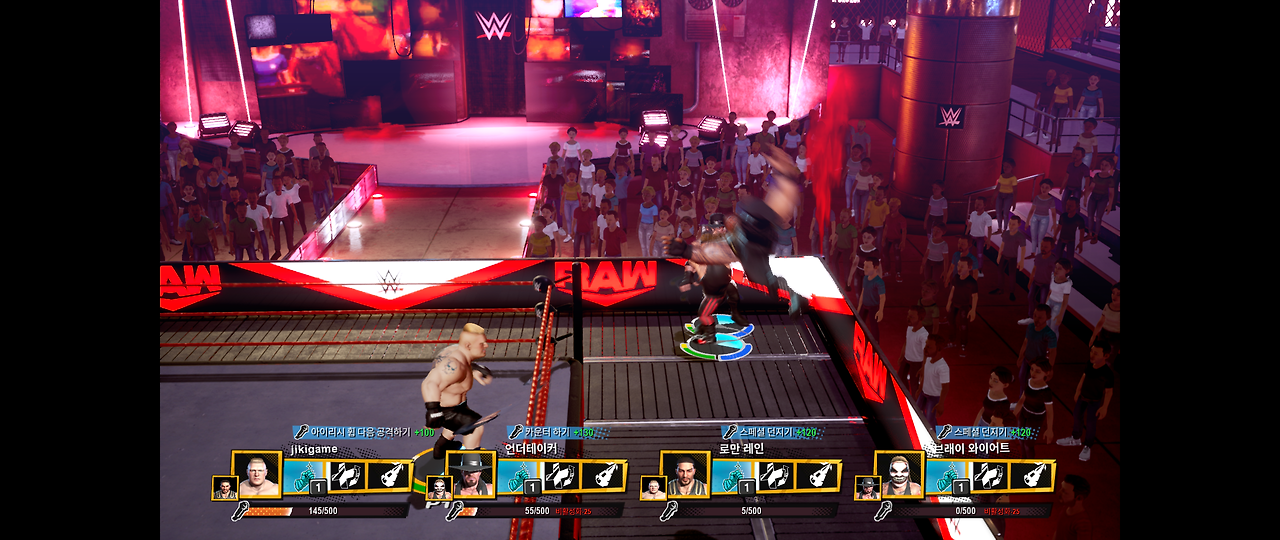
Task: Trigger the teal glove power-up under 브레이 와이어트
Action: (x=946, y=476)
